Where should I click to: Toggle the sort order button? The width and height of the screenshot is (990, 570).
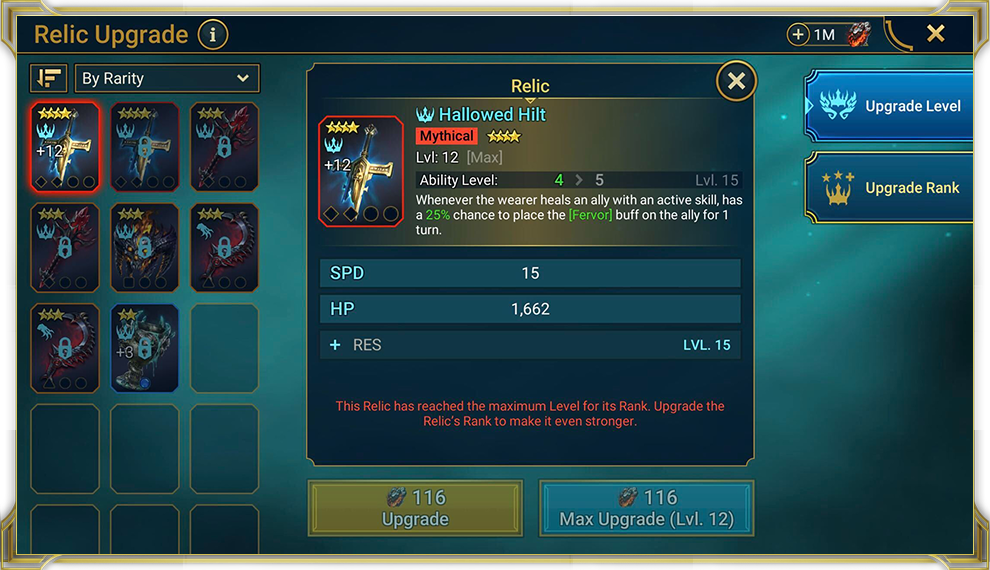click(x=49, y=78)
